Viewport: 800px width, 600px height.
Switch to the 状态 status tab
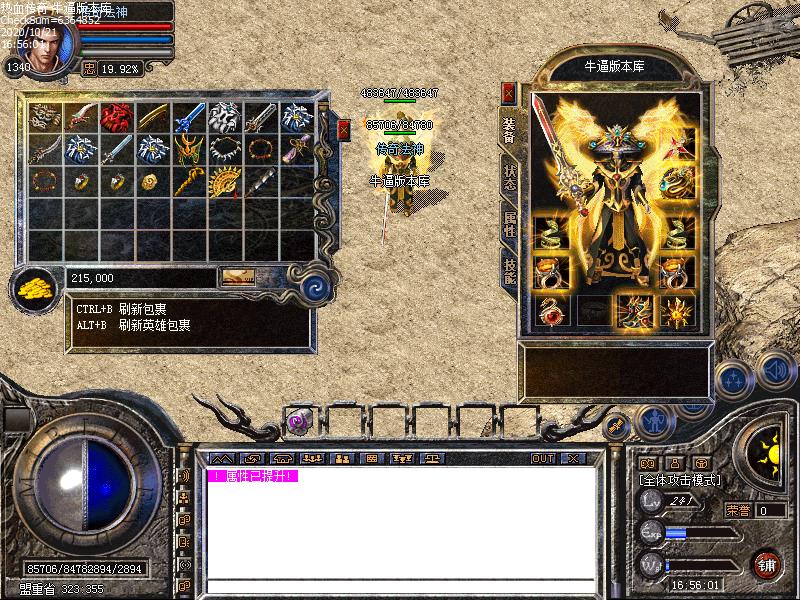point(509,177)
